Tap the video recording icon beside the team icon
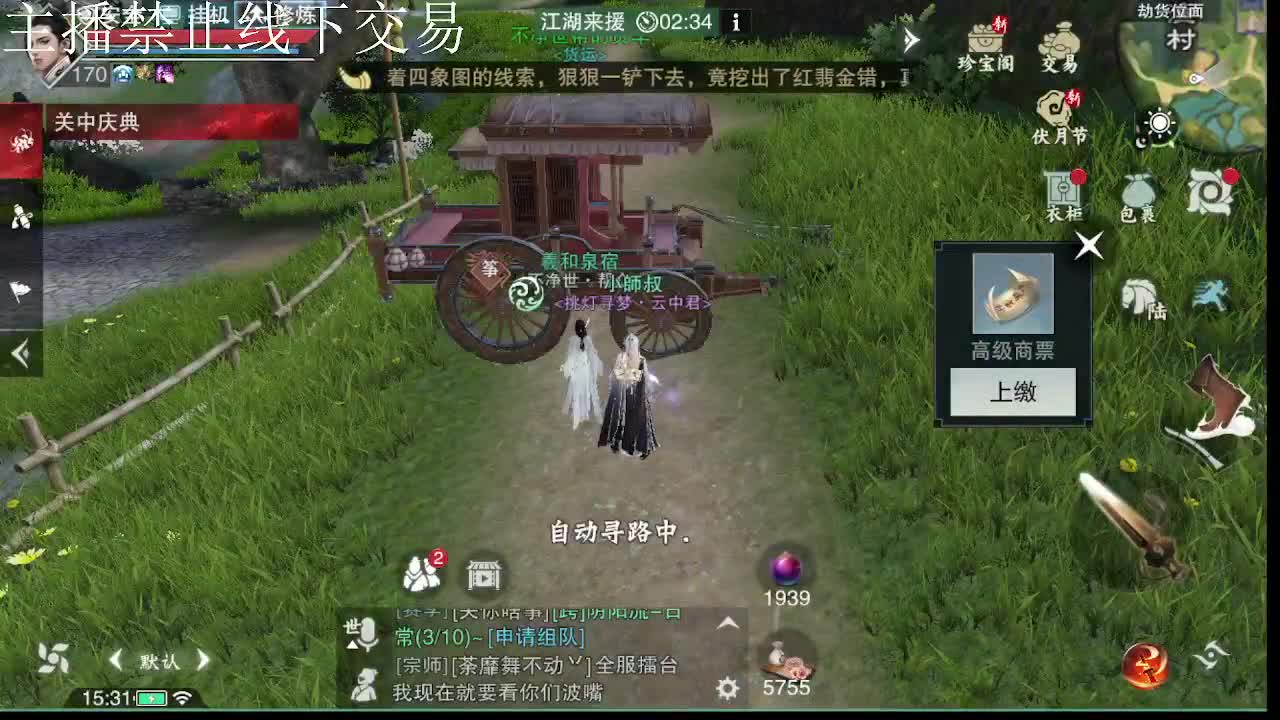This screenshot has height=720, width=1280. 482,577
